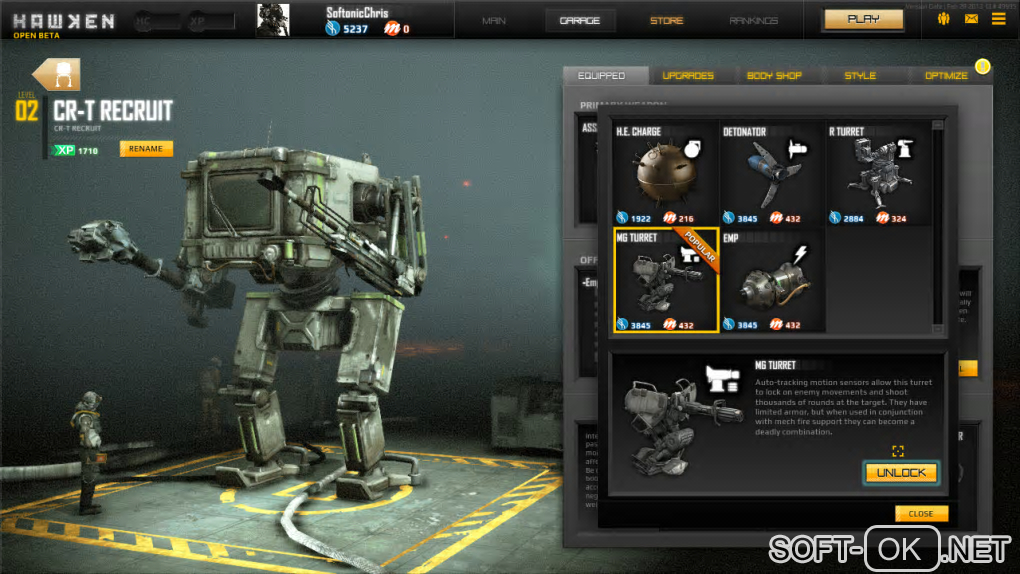This screenshot has width=1020, height=574.
Task: Select the Style tab
Action: [x=860, y=75]
